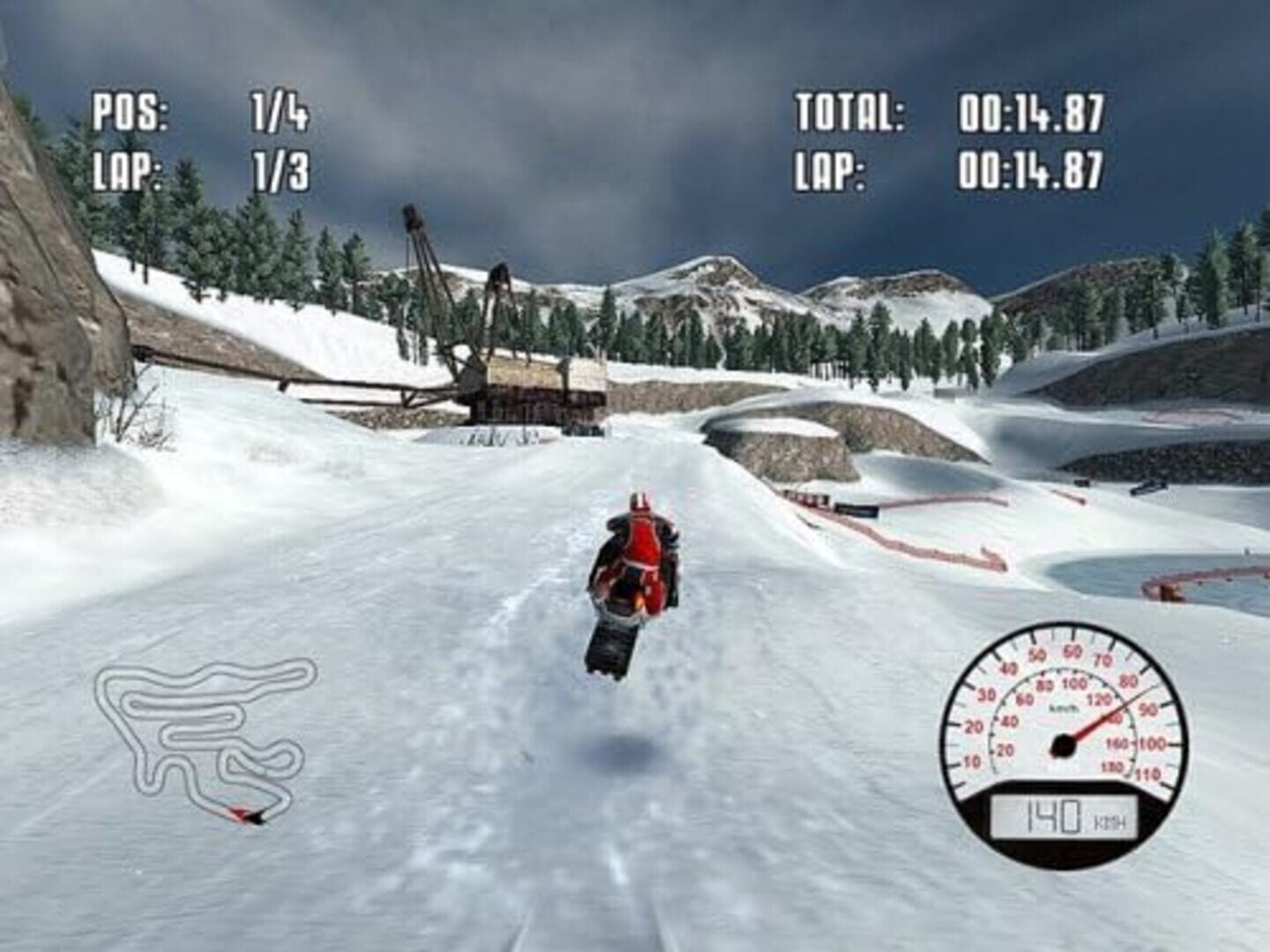Viewport: 1270px width, 952px height.
Task: Click the 00:14.87 lap time value
Action: pos(1032,167)
